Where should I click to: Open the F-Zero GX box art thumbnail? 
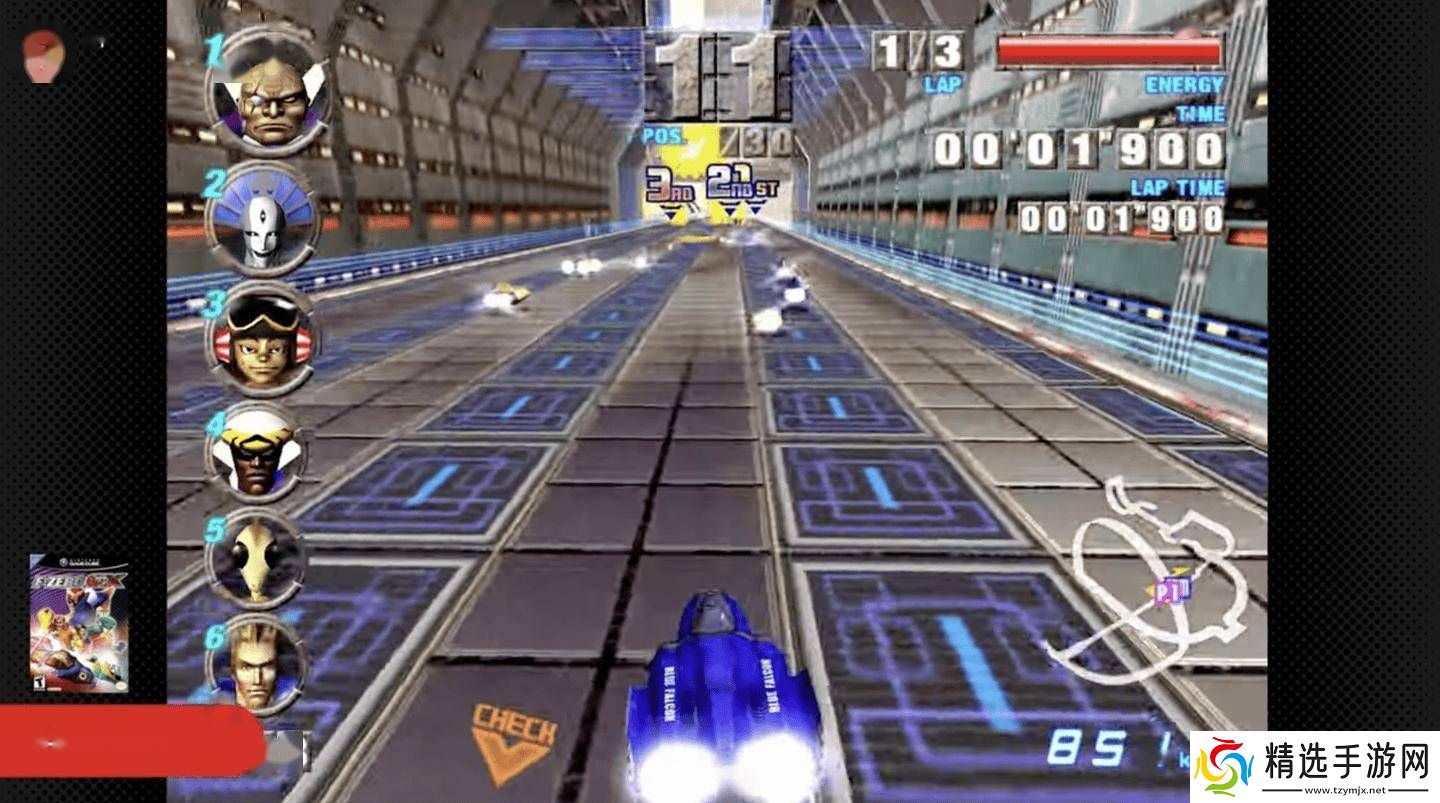79,622
